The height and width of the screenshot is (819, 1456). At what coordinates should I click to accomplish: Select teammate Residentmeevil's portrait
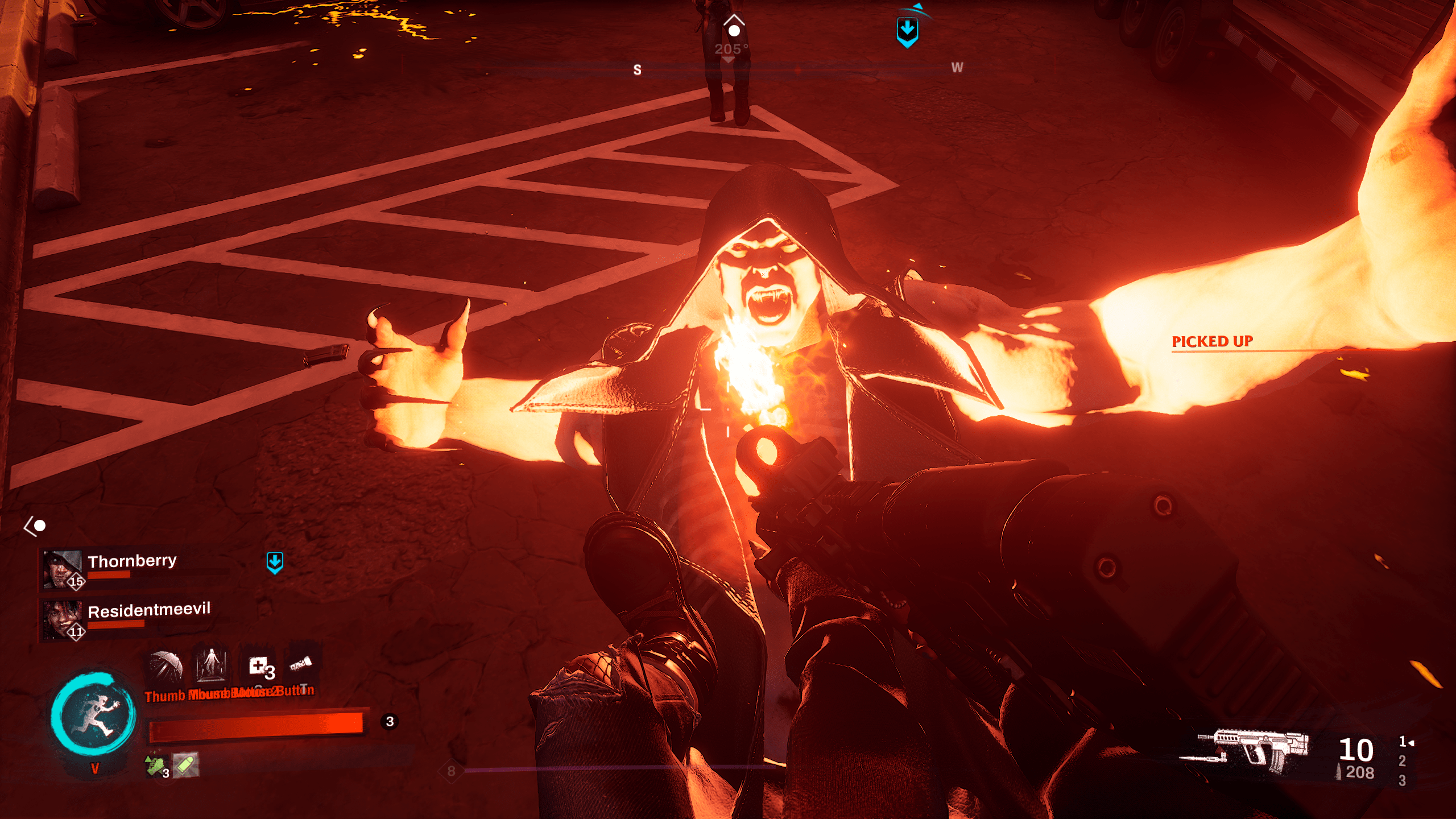tap(62, 618)
